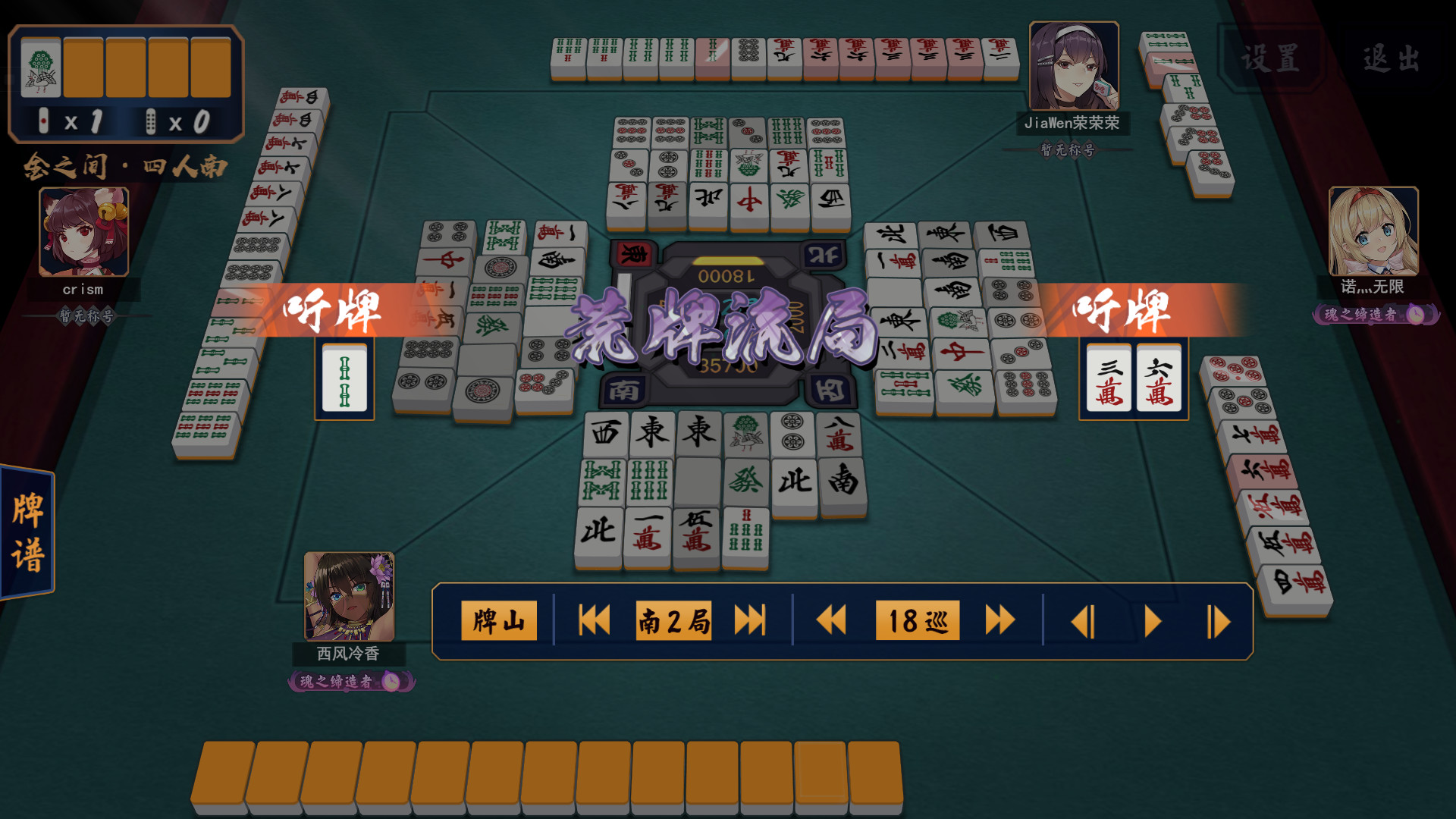Viewport: 1456px width, 819px height.
Task: Jump back to the previous round
Action: click(x=593, y=620)
